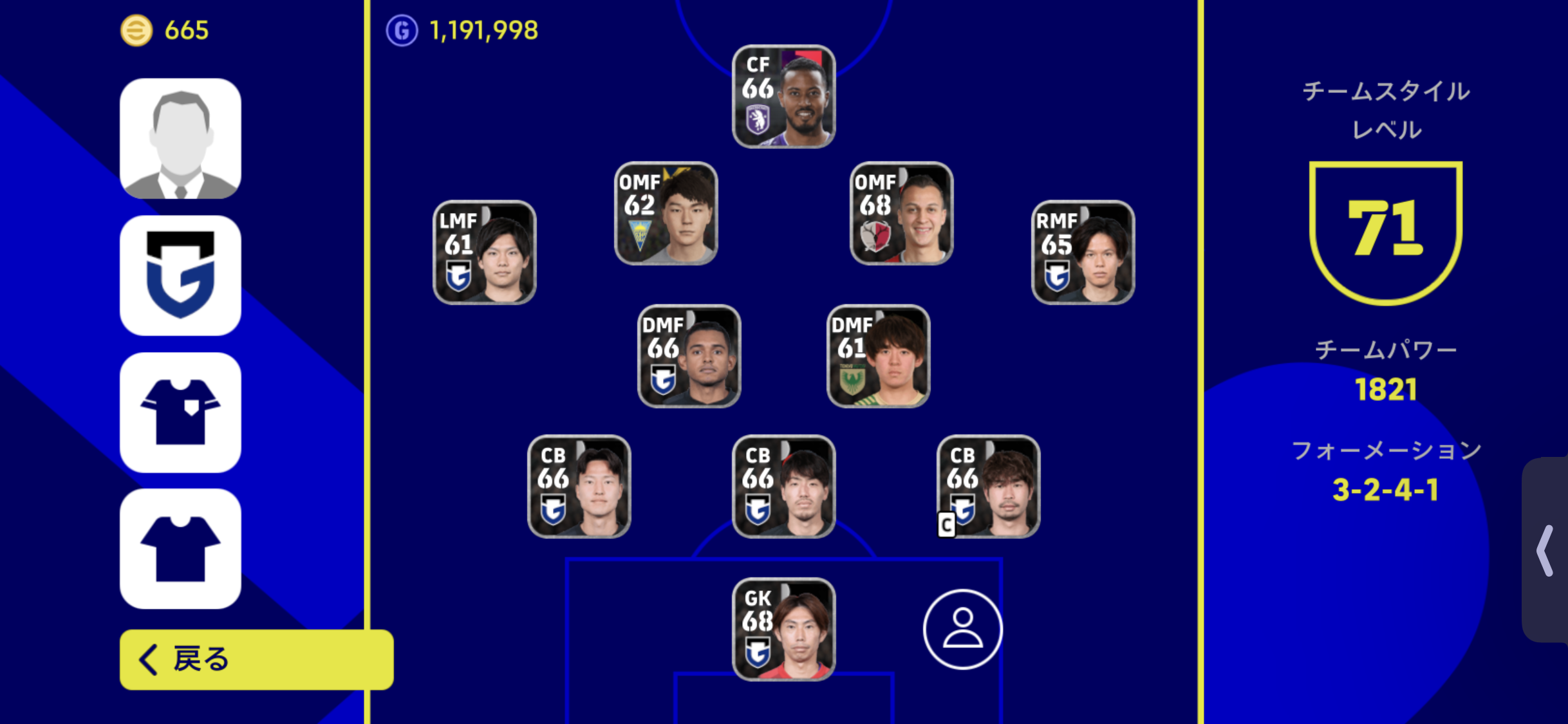Go back with the 戻る button
This screenshot has height=724, width=1568.
point(256,659)
